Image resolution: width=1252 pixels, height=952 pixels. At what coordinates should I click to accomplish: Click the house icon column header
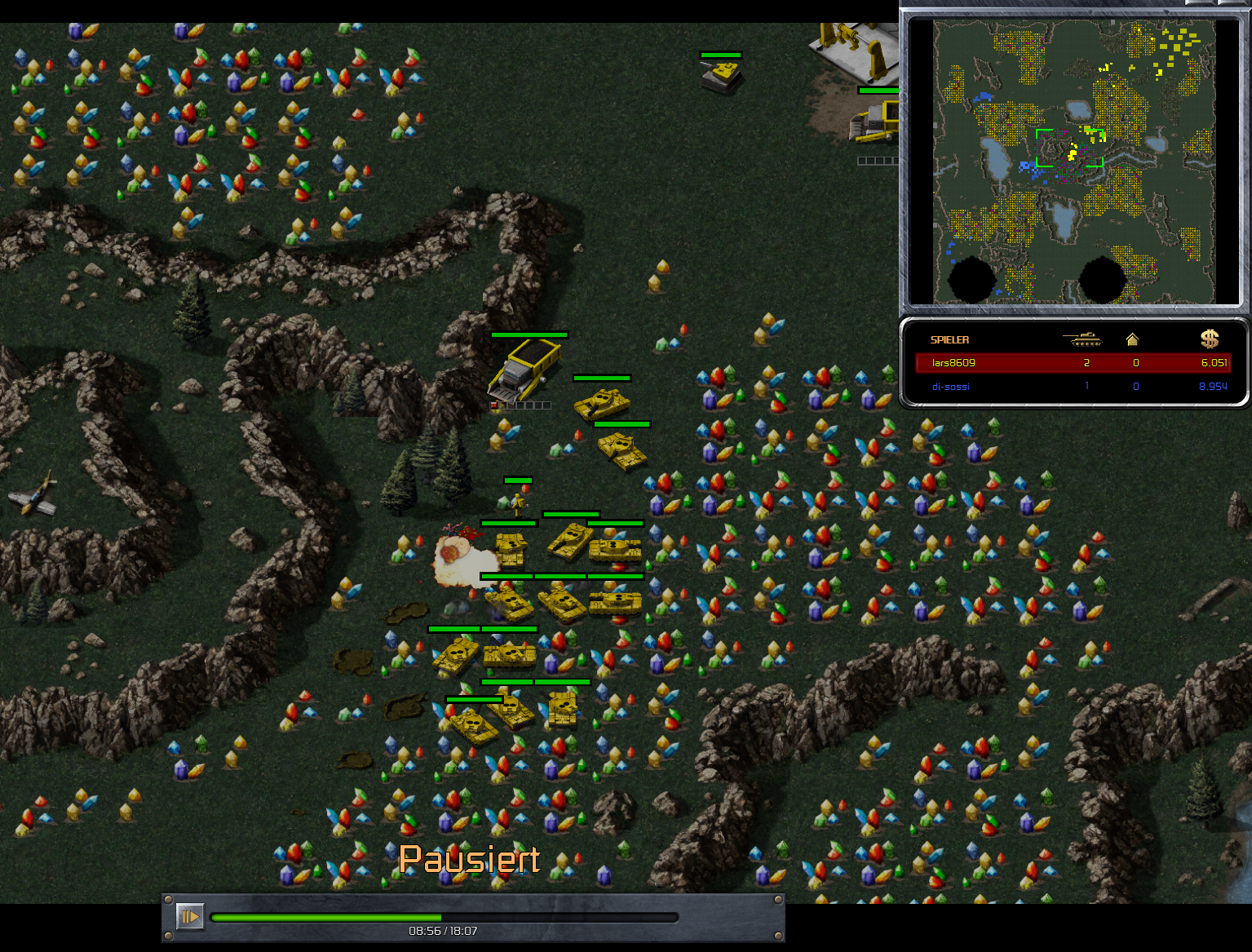(x=1132, y=339)
